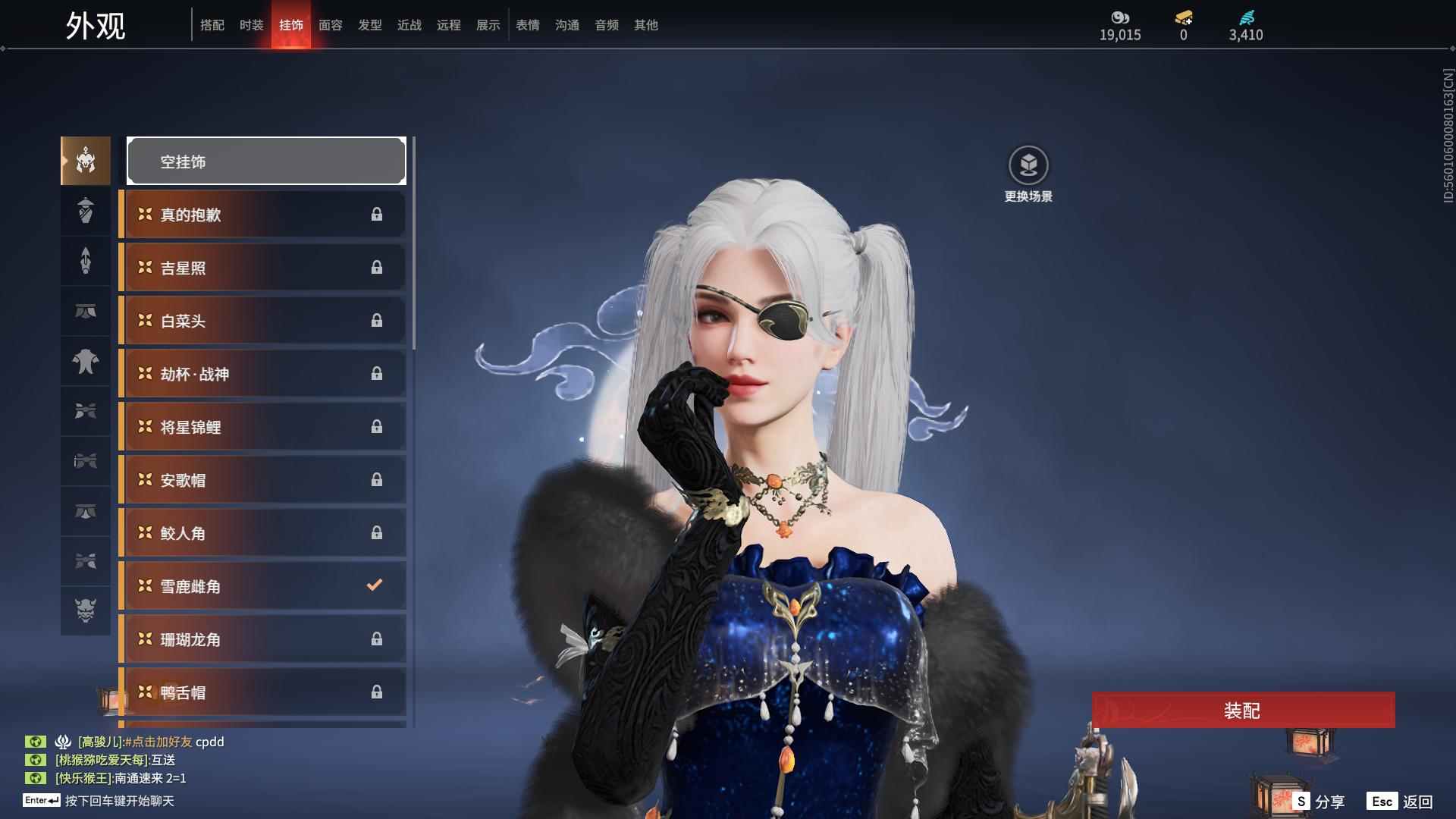Open the 时装 tab
Viewport: 1456px width, 819px height.
tap(252, 25)
